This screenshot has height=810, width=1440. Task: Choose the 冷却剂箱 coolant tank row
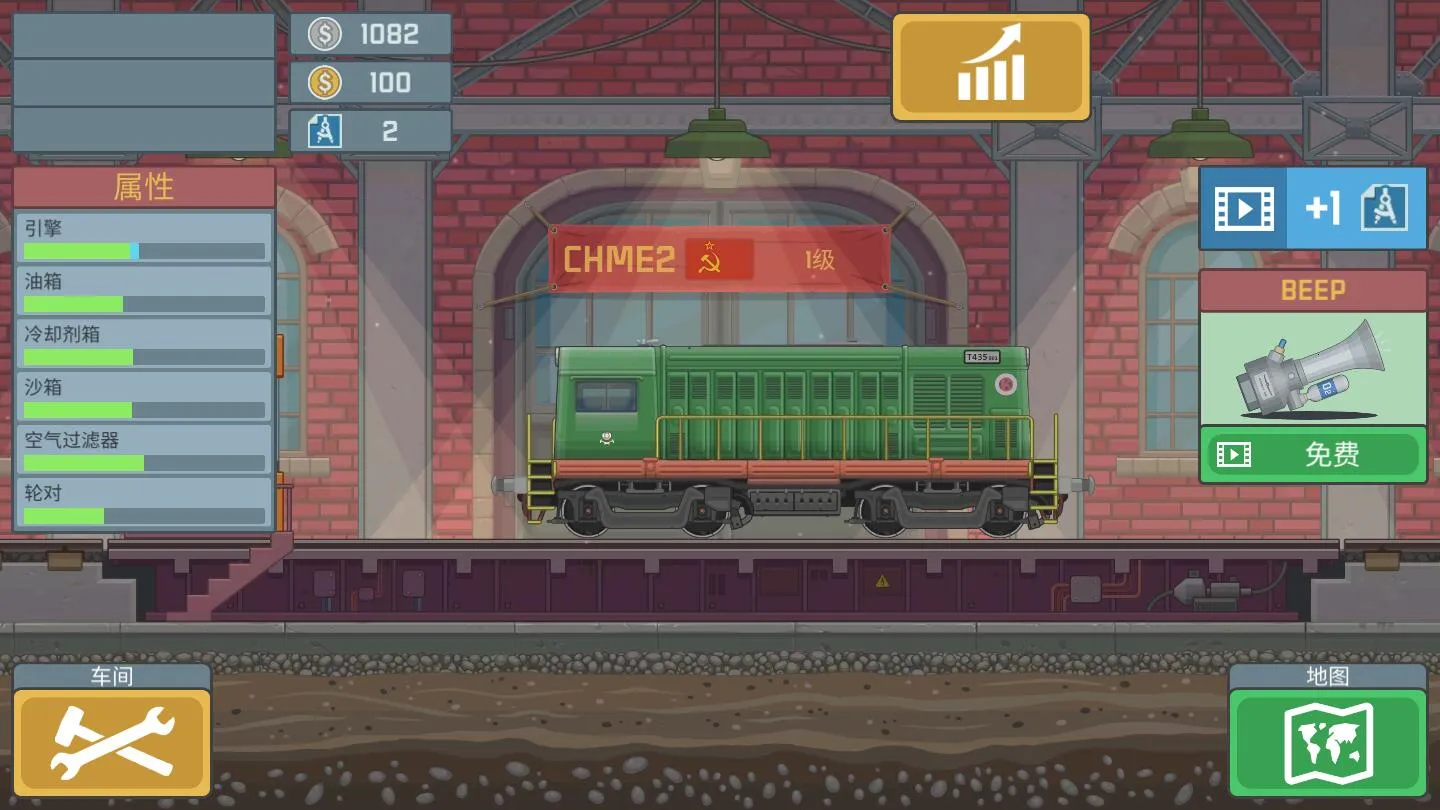pyautogui.click(x=144, y=344)
